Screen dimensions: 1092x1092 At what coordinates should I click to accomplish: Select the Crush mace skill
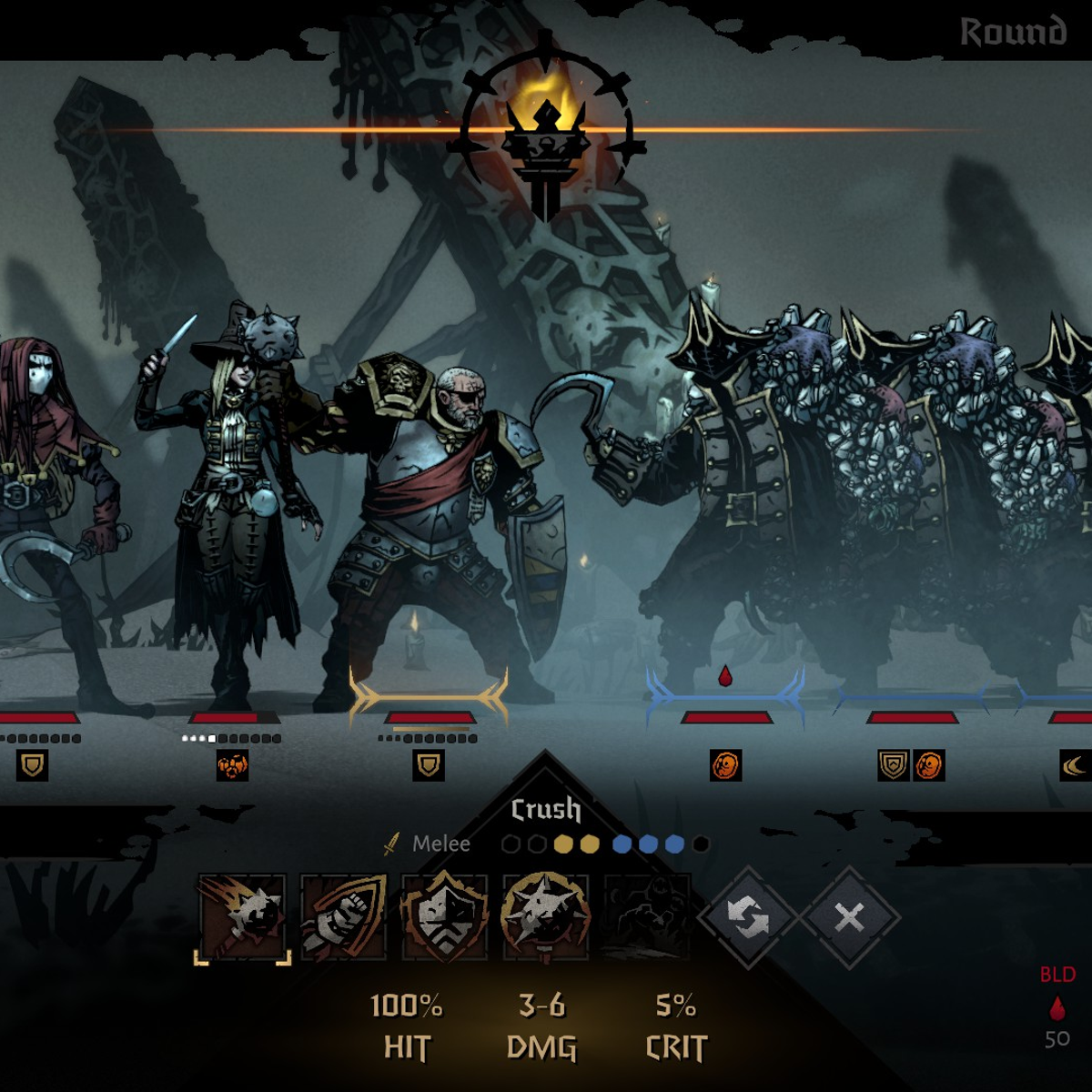(243, 917)
